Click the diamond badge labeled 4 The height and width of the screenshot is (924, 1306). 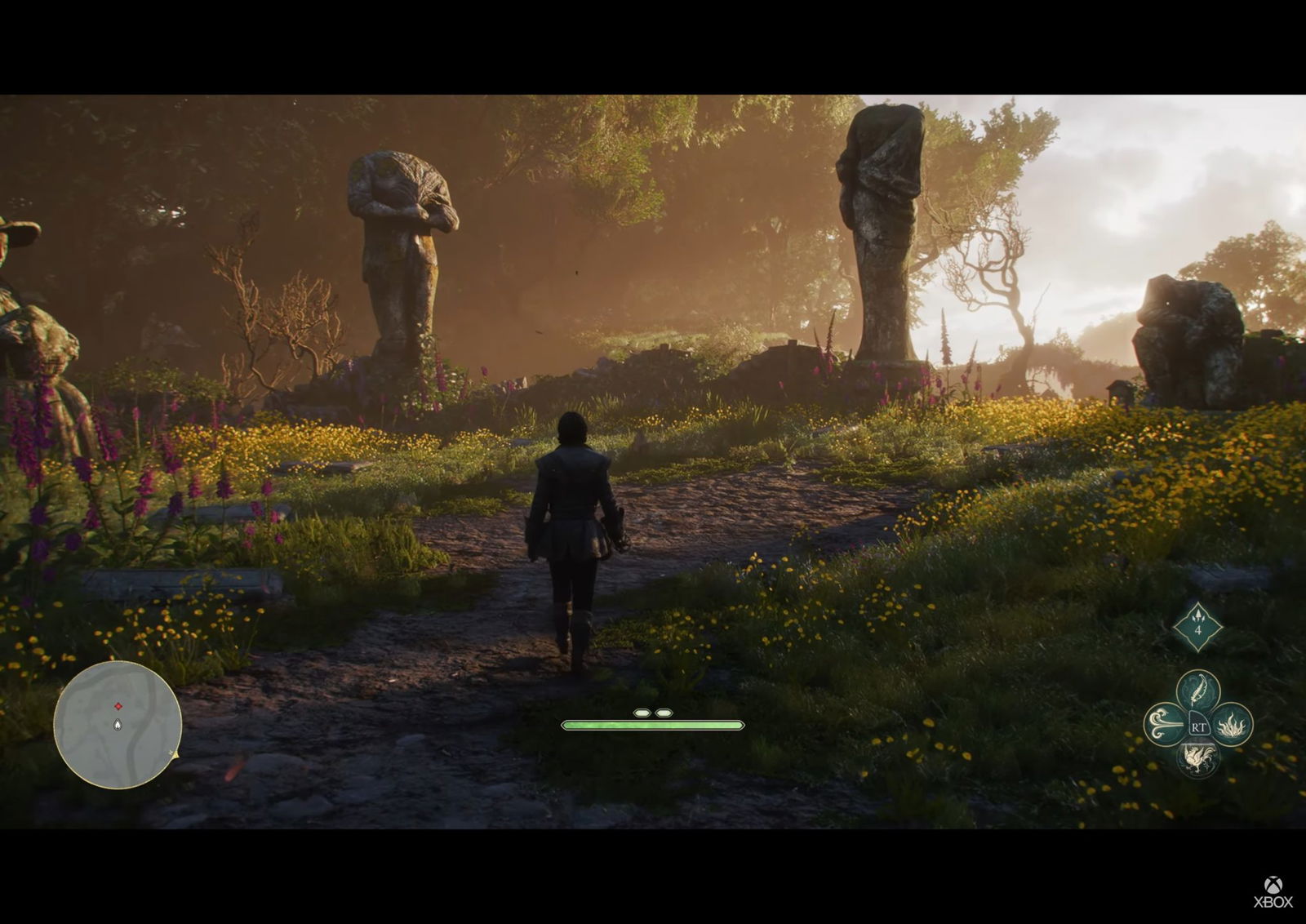[1198, 629]
